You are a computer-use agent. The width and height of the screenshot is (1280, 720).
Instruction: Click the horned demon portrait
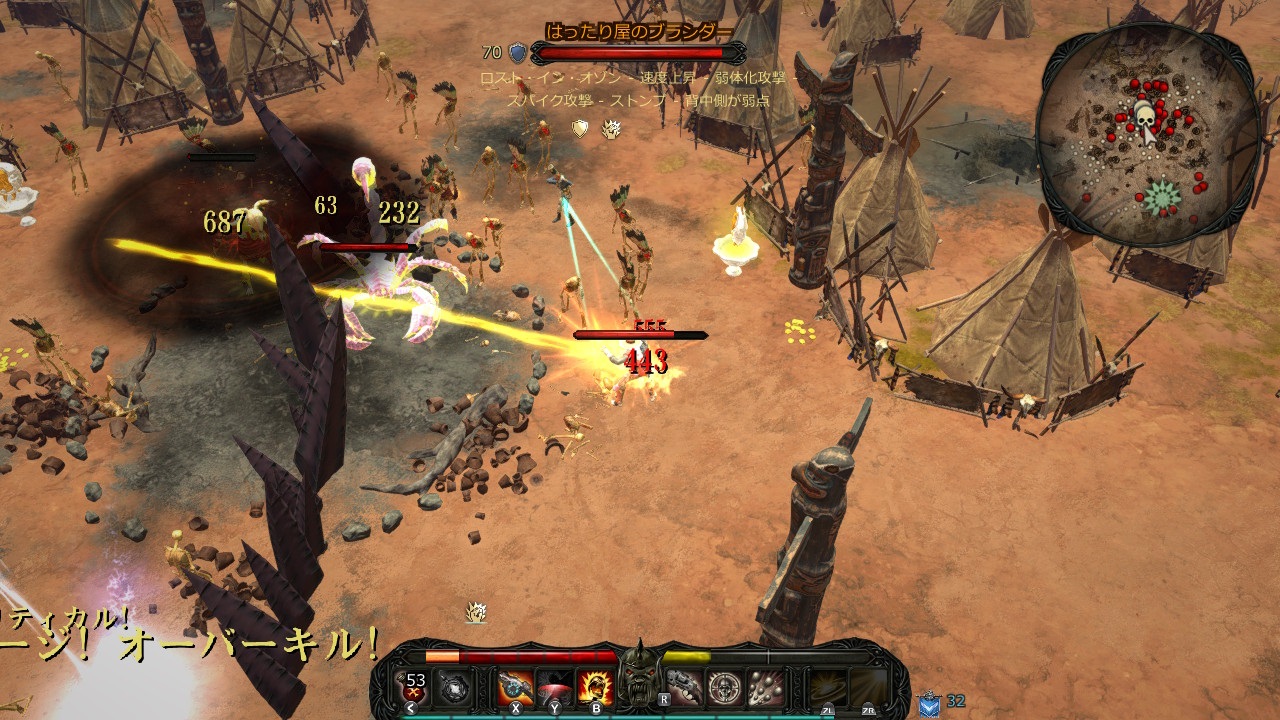(x=639, y=681)
